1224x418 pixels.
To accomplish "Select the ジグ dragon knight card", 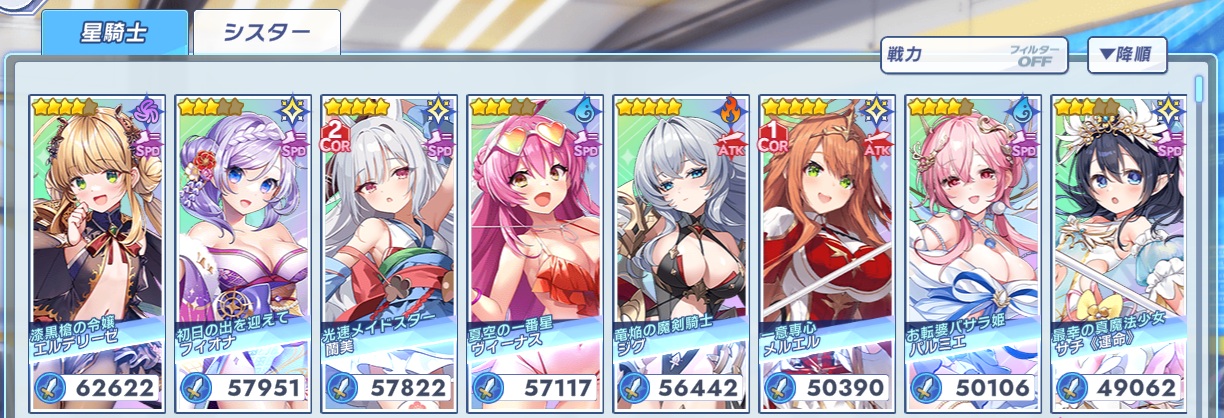I will pos(681,250).
